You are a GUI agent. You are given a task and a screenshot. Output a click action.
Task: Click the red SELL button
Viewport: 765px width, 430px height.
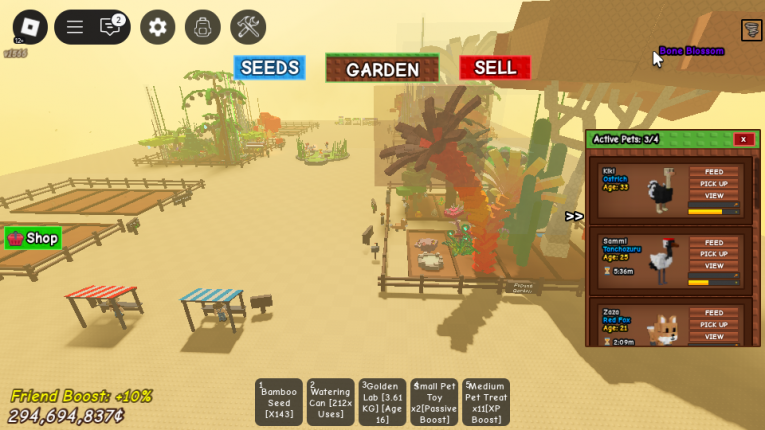(x=494, y=68)
